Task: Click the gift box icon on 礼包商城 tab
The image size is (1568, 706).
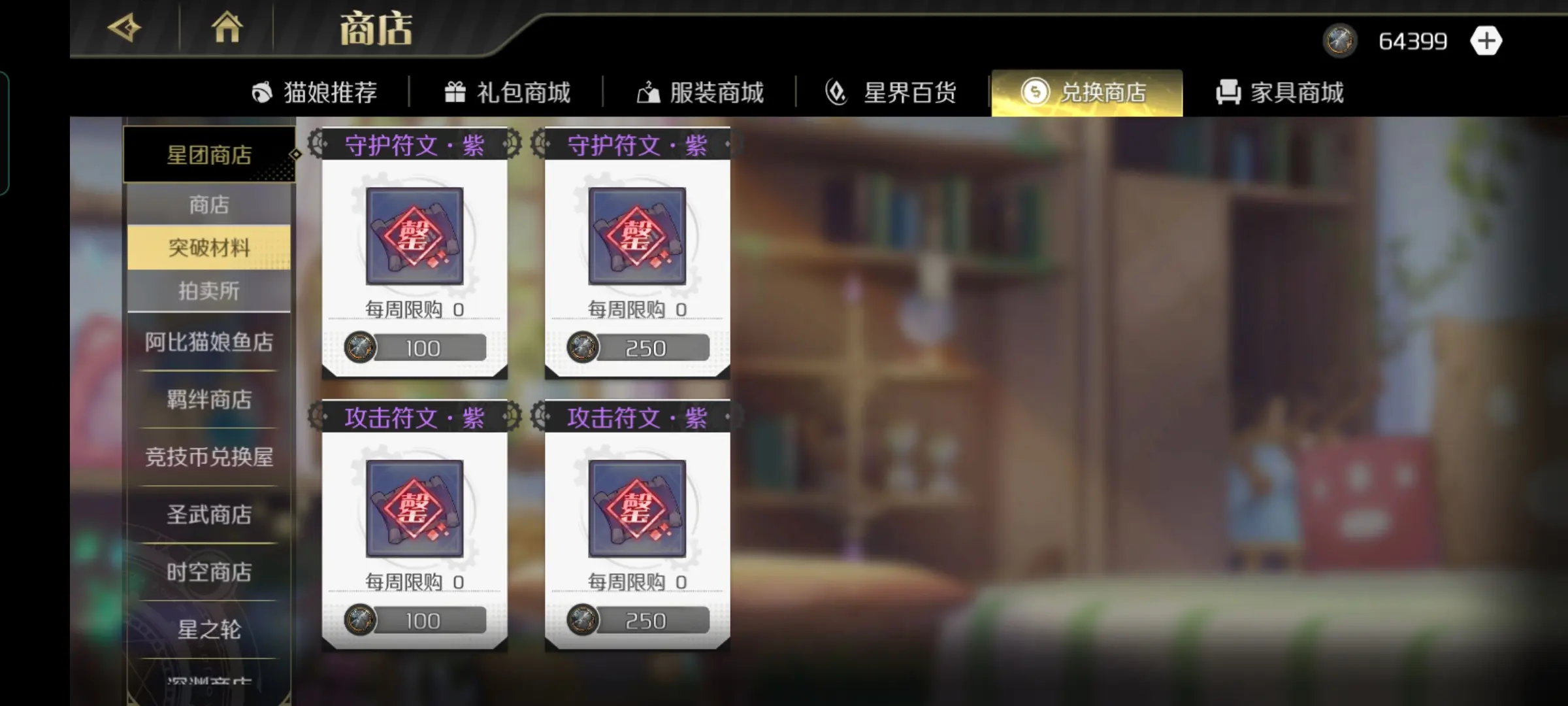Action: [455, 92]
